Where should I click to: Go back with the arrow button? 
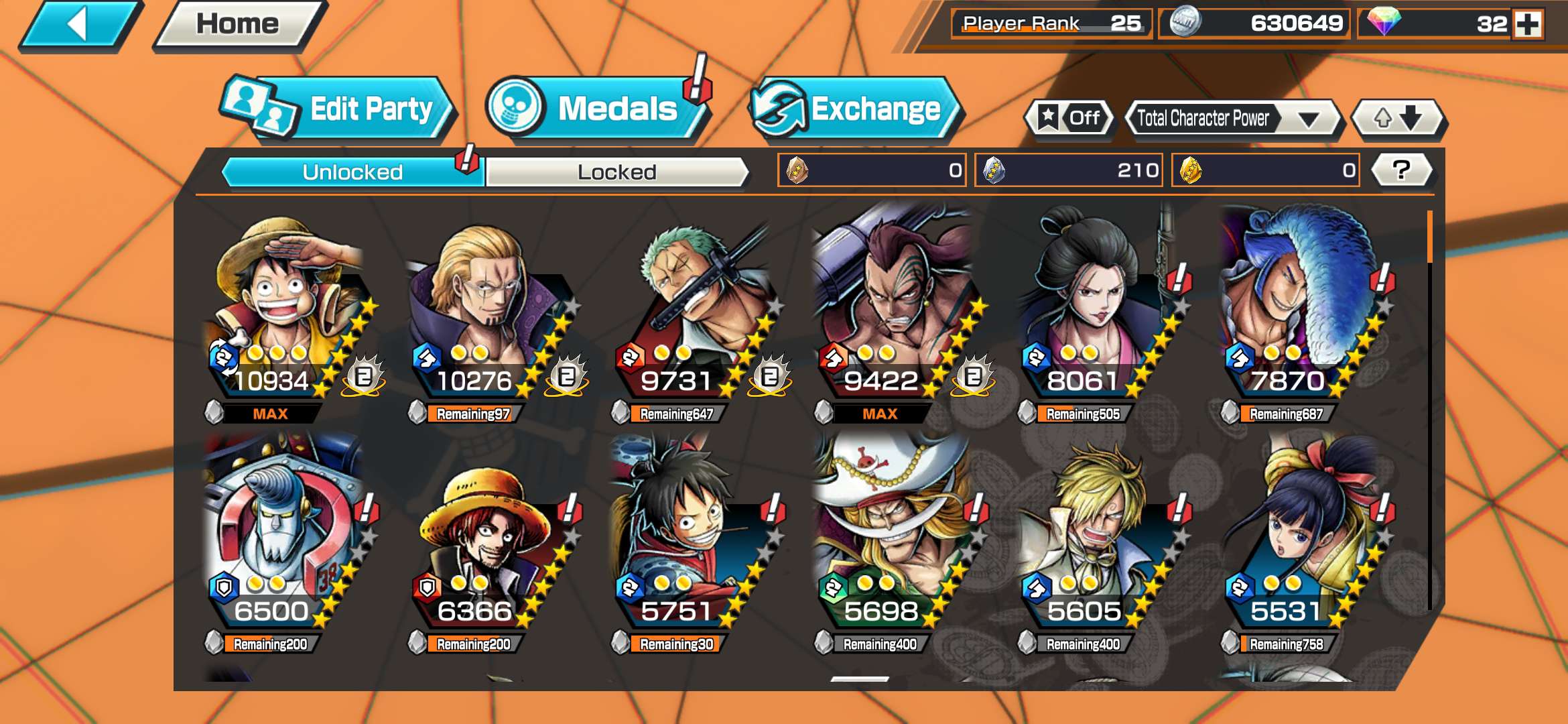[x=79, y=25]
